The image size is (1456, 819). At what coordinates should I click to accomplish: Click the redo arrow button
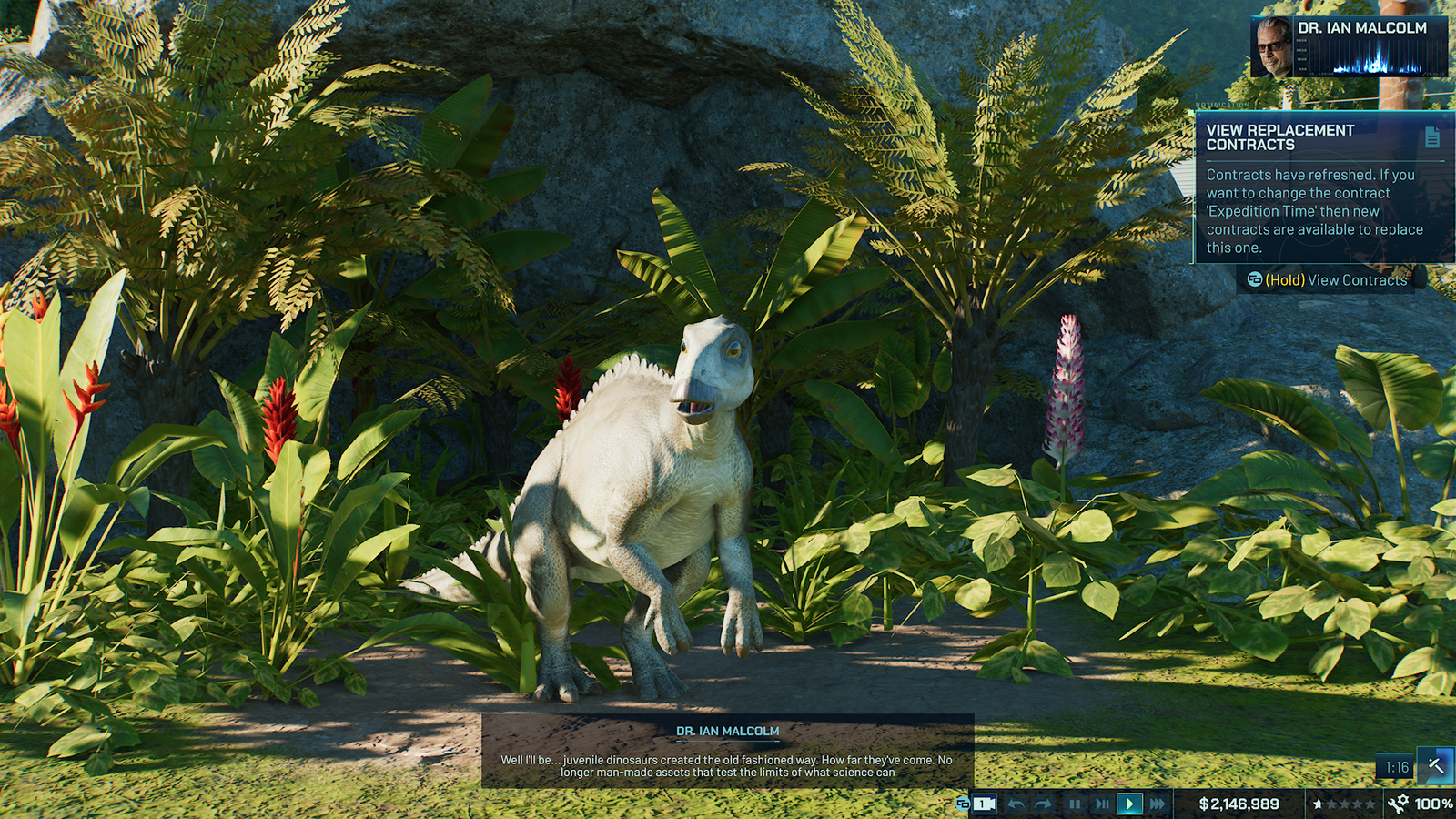tap(1044, 804)
